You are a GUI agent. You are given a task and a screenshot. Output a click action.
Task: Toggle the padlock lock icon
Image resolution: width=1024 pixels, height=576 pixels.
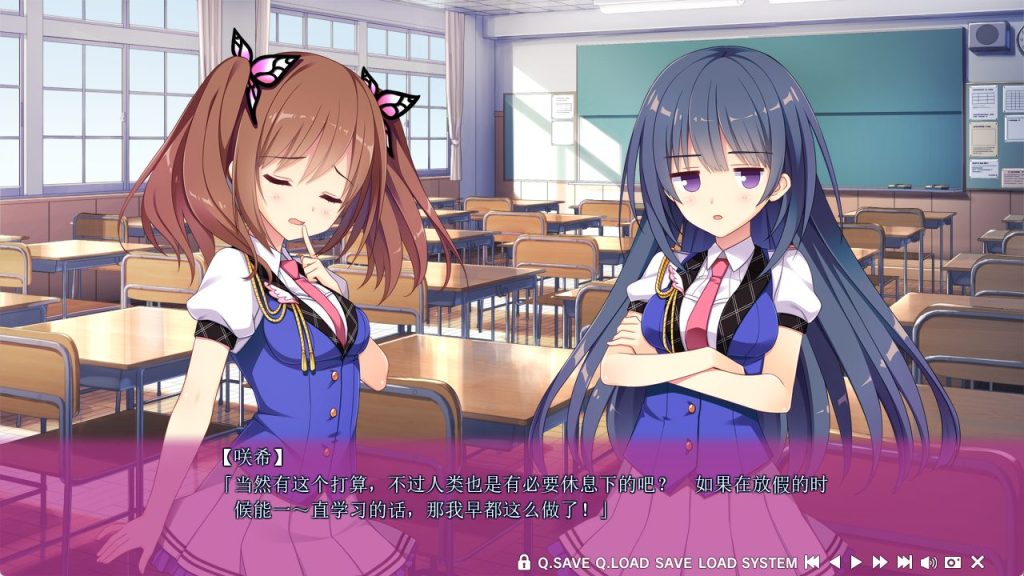click(x=524, y=563)
